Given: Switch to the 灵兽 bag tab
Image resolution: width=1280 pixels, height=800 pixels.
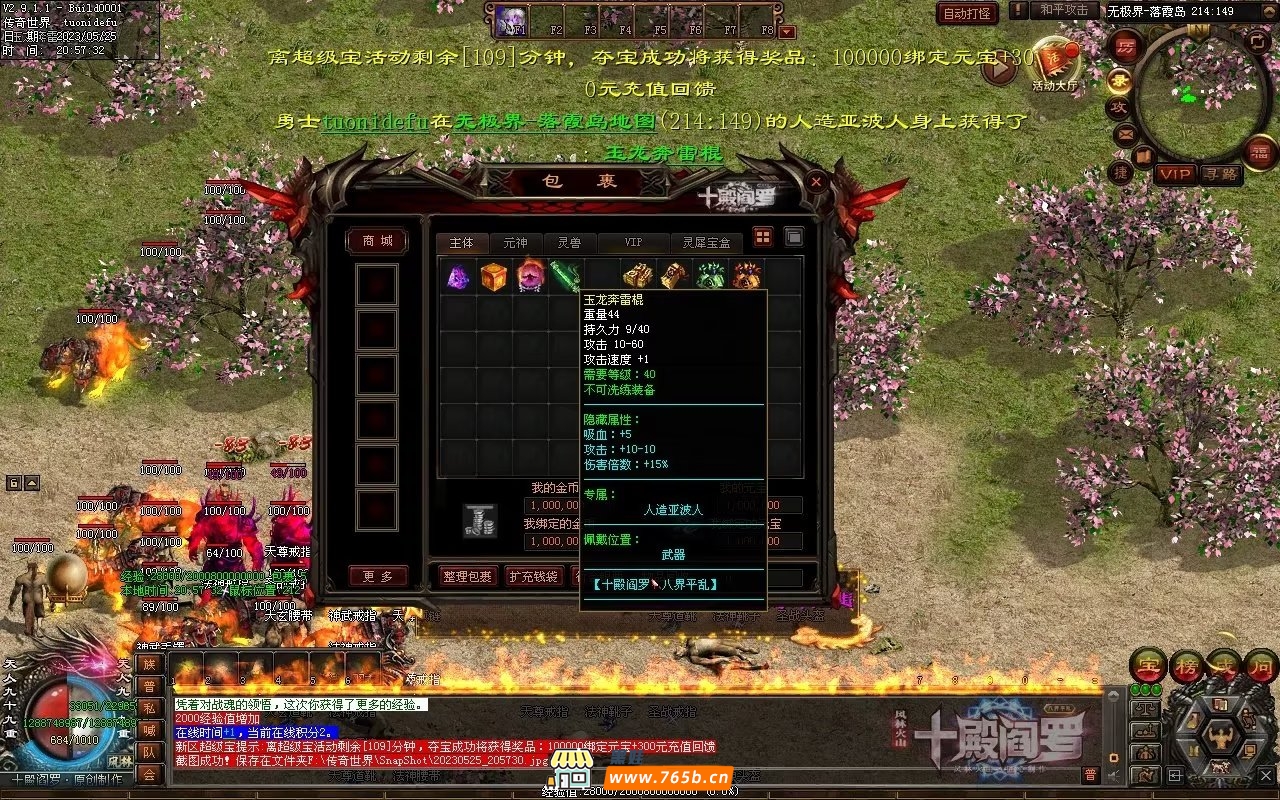Looking at the screenshot, I should click(x=569, y=243).
